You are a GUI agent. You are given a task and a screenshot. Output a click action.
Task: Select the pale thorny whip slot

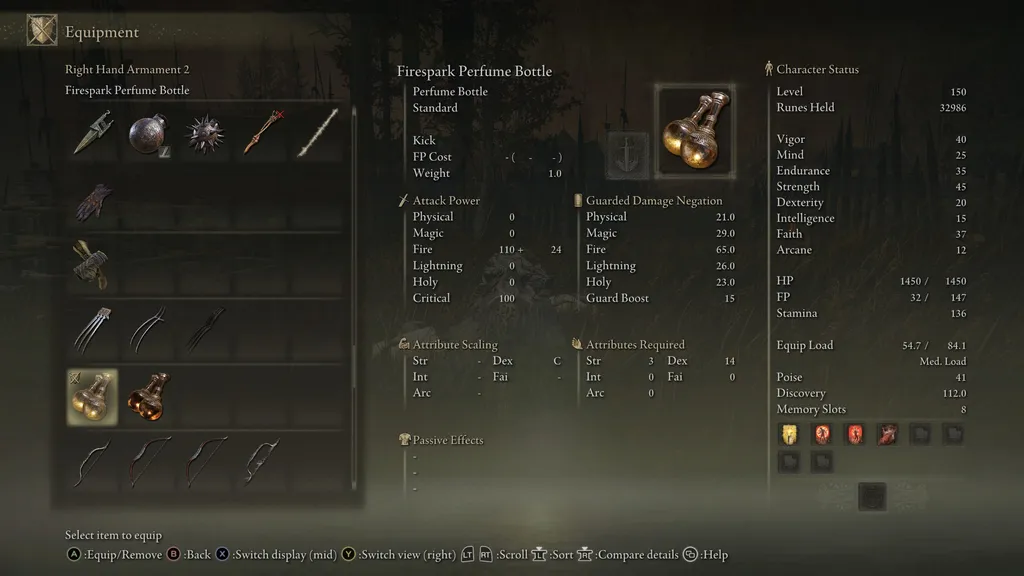click(x=316, y=133)
